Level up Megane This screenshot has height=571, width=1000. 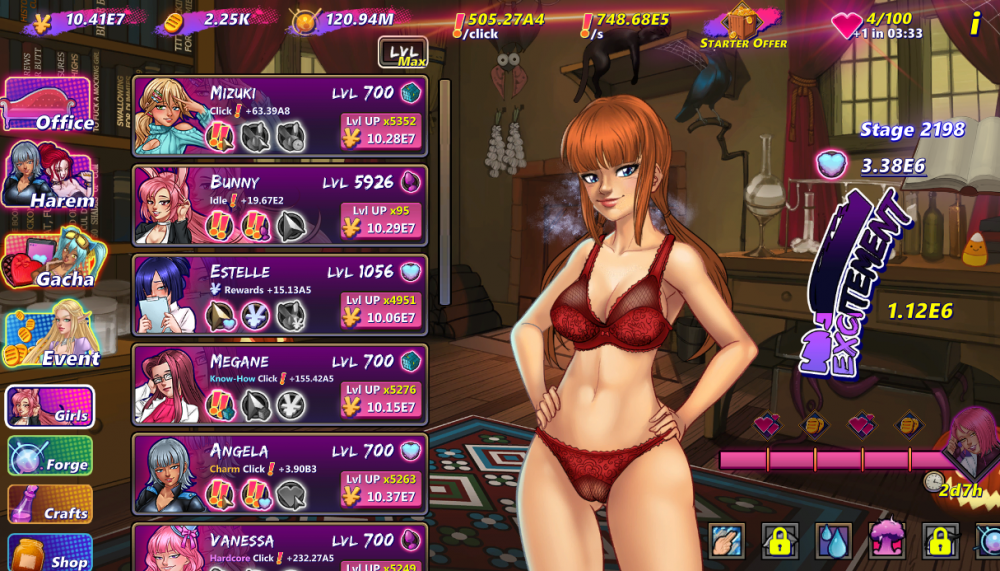[380, 399]
